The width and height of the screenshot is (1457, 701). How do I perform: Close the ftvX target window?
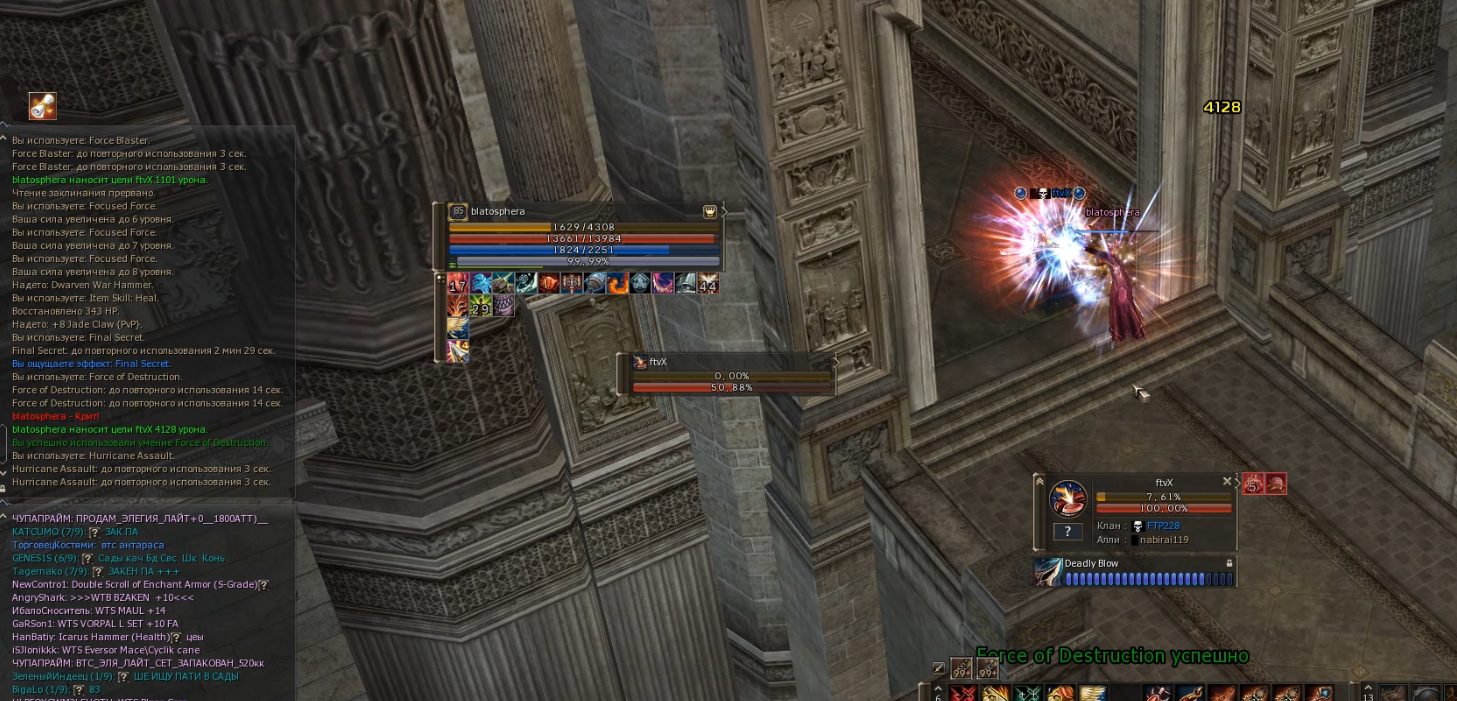(1227, 481)
